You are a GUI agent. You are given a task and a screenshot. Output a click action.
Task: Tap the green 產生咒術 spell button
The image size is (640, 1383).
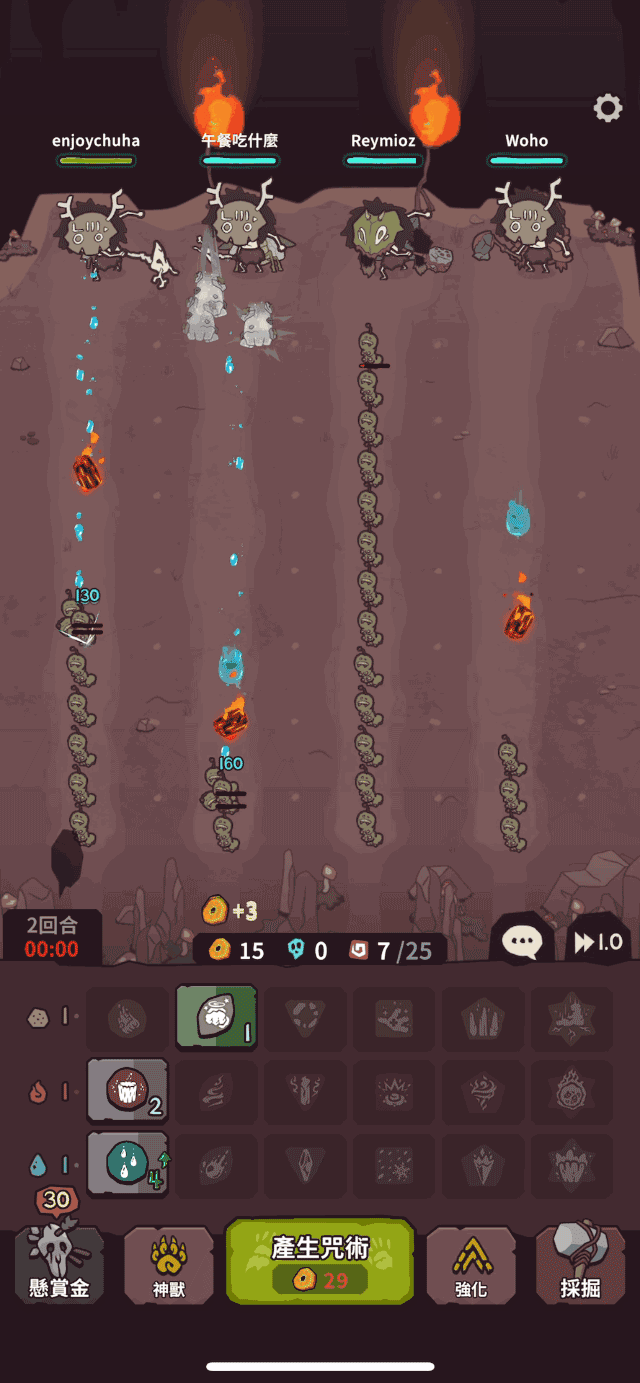click(x=319, y=1260)
